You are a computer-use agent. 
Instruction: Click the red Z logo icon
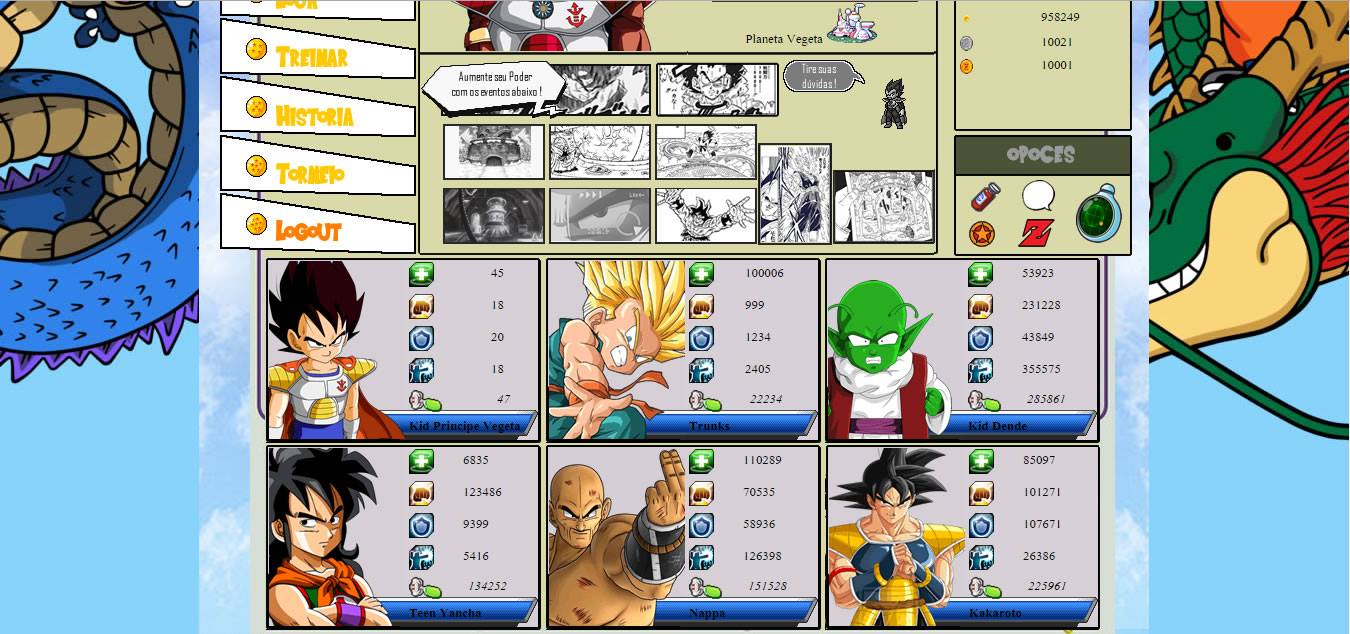point(1036,234)
